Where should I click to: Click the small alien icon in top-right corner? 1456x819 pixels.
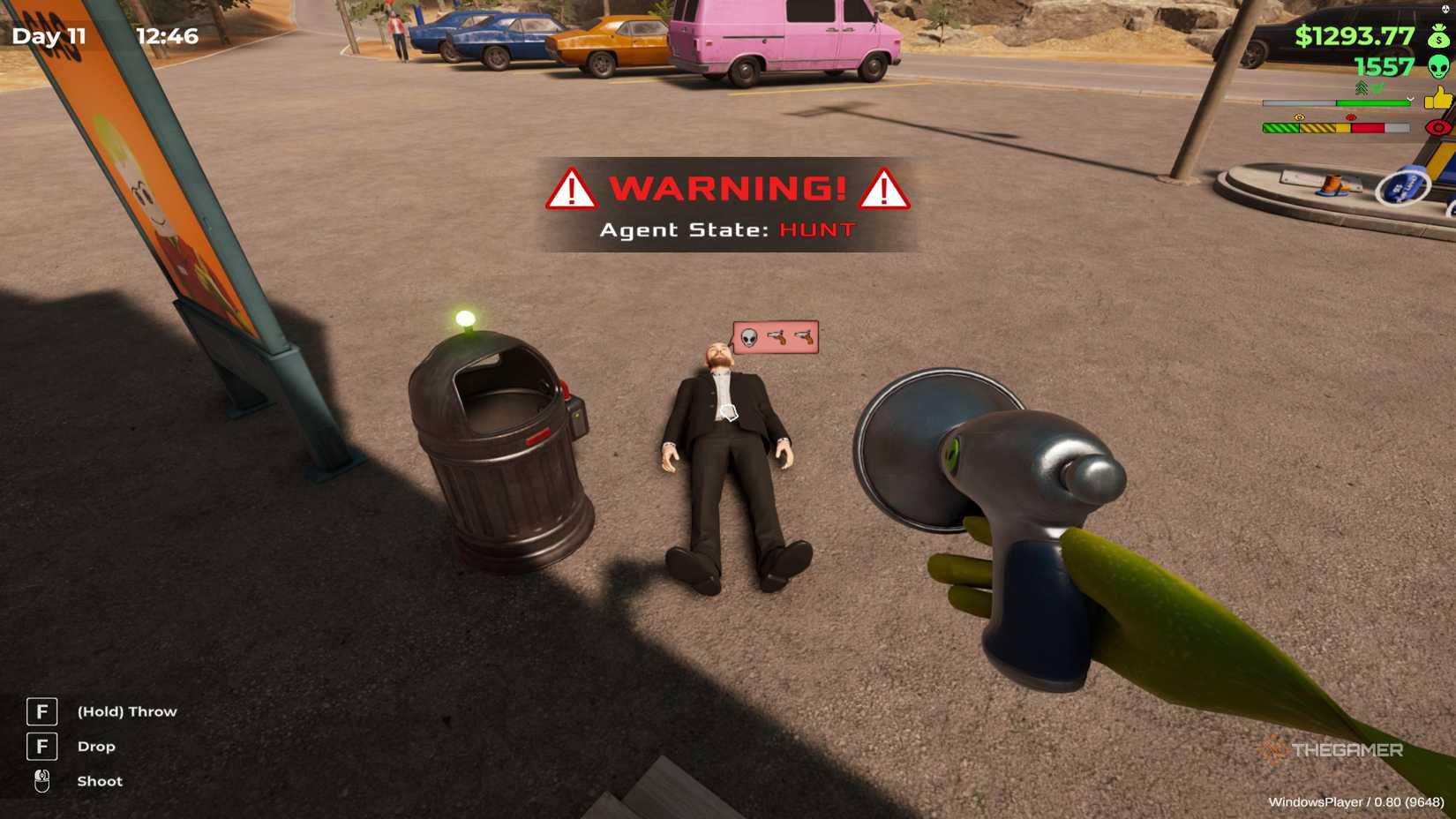(1445, 10)
